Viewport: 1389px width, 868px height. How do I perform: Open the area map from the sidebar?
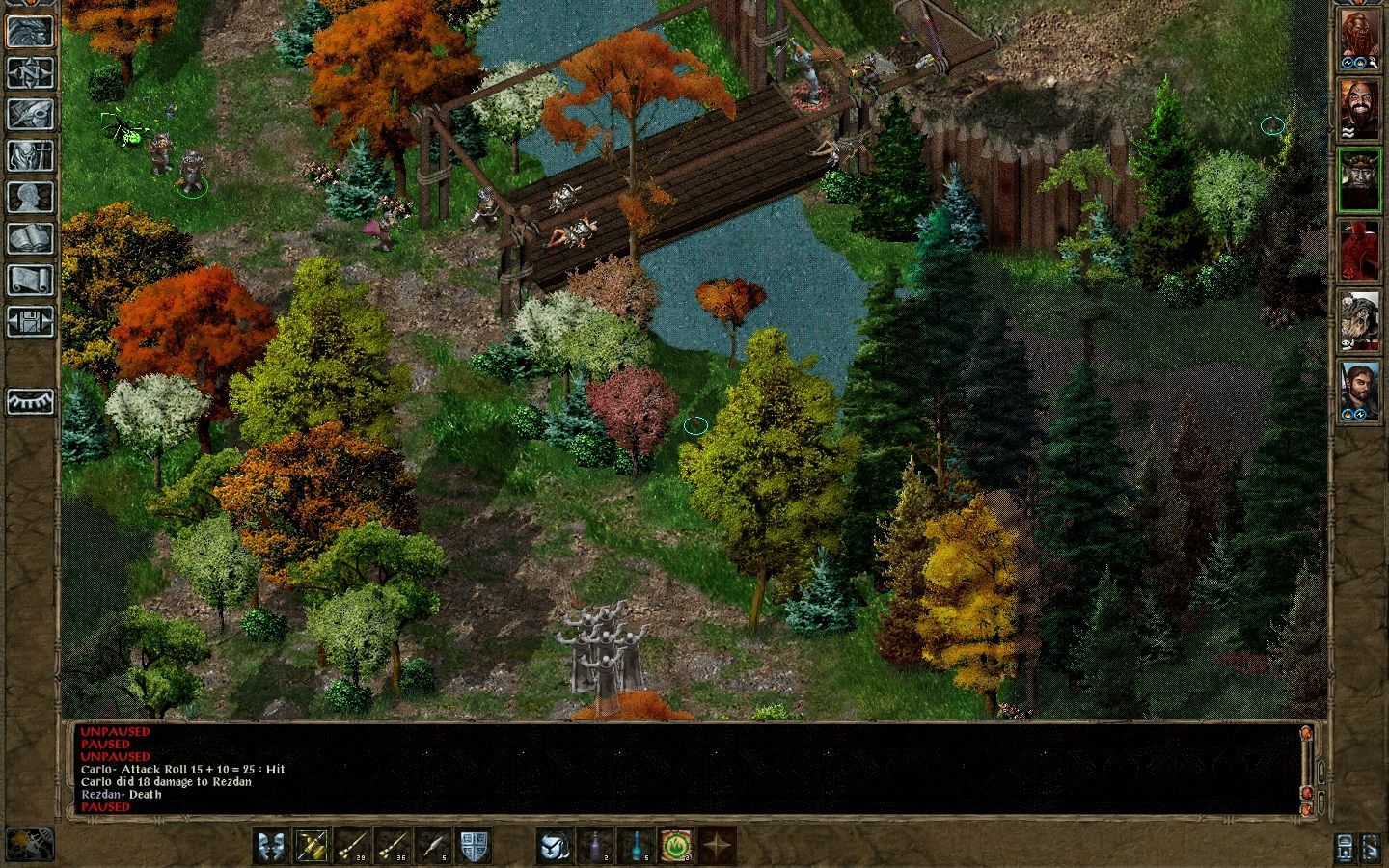(30, 72)
